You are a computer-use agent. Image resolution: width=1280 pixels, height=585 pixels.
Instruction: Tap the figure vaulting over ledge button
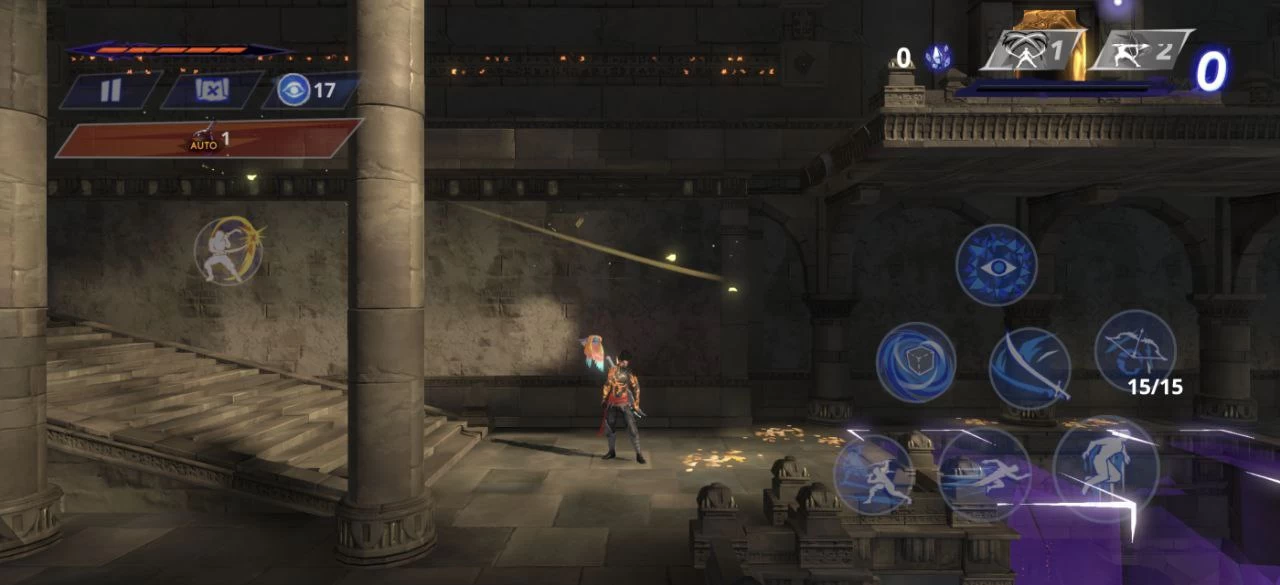point(1105,467)
